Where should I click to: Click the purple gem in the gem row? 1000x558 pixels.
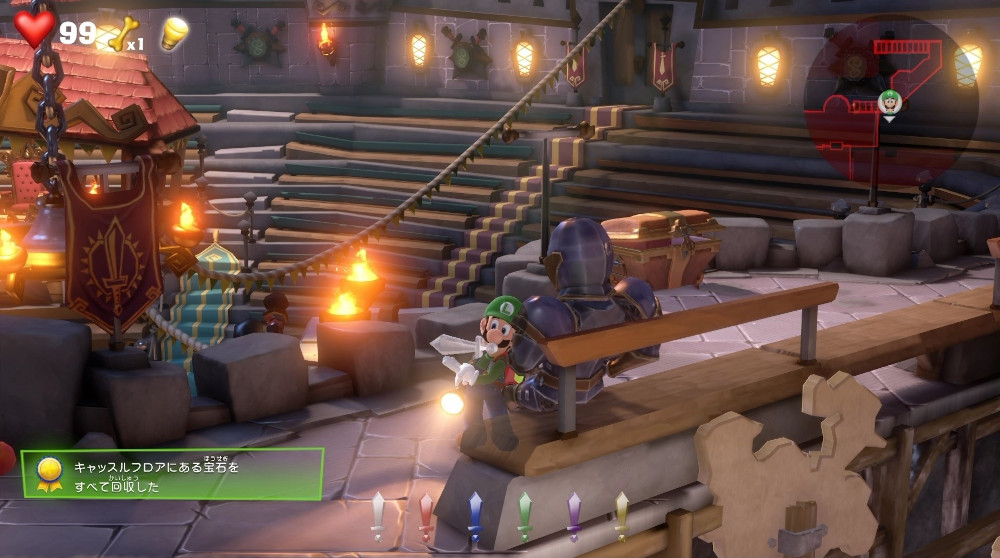pyautogui.click(x=573, y=515)
